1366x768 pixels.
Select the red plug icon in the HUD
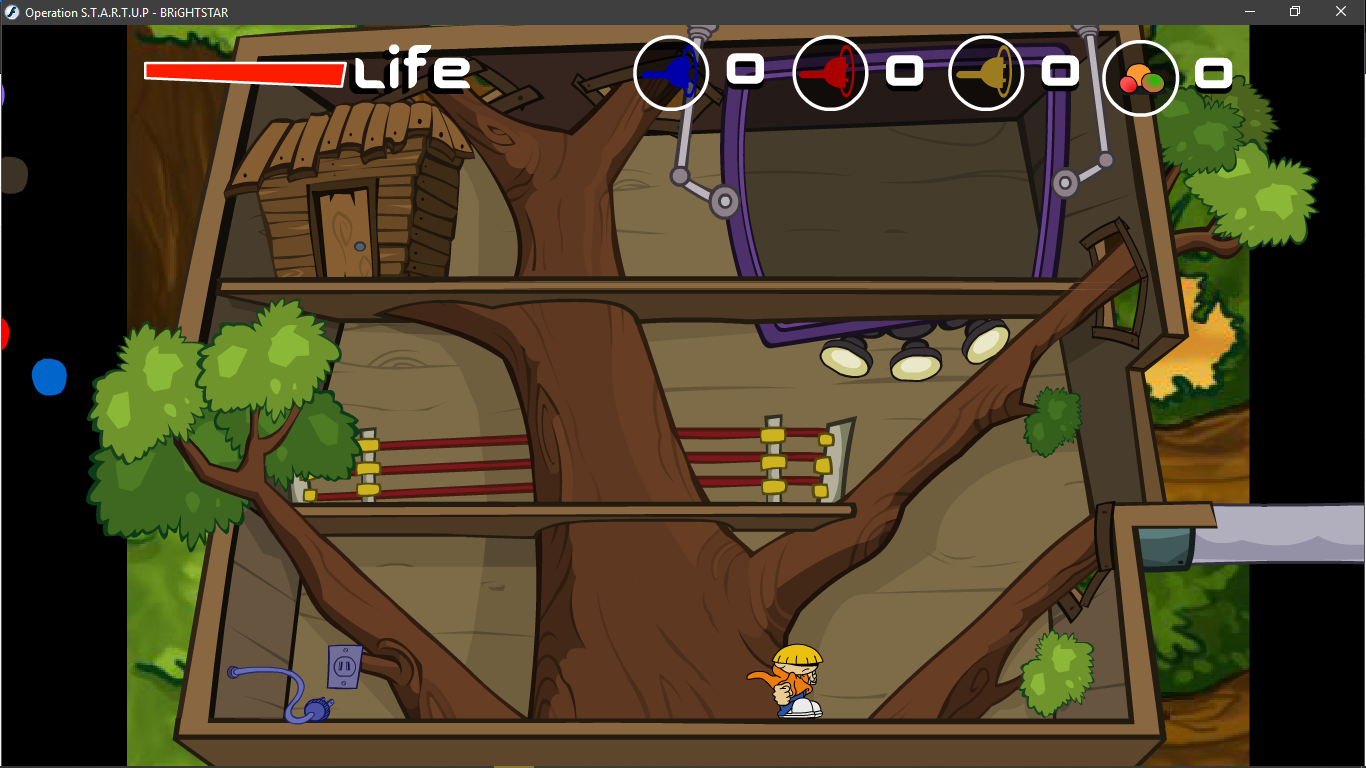(830, 73)
